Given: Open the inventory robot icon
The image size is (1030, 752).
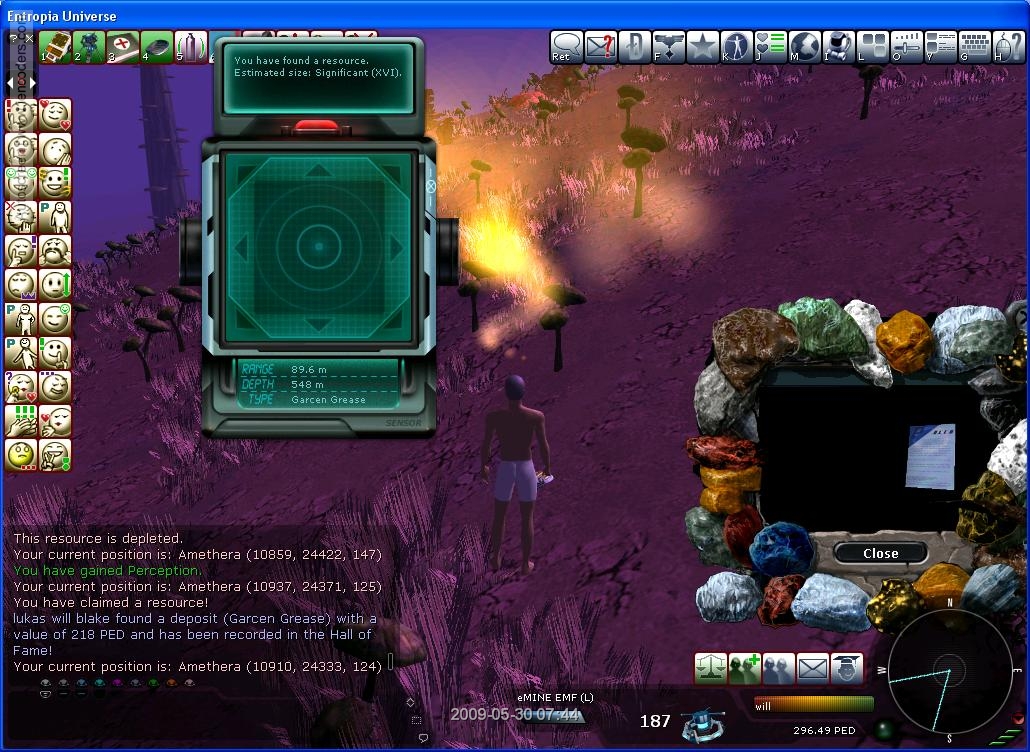Looking at the screenshot, I should [839, 47].
